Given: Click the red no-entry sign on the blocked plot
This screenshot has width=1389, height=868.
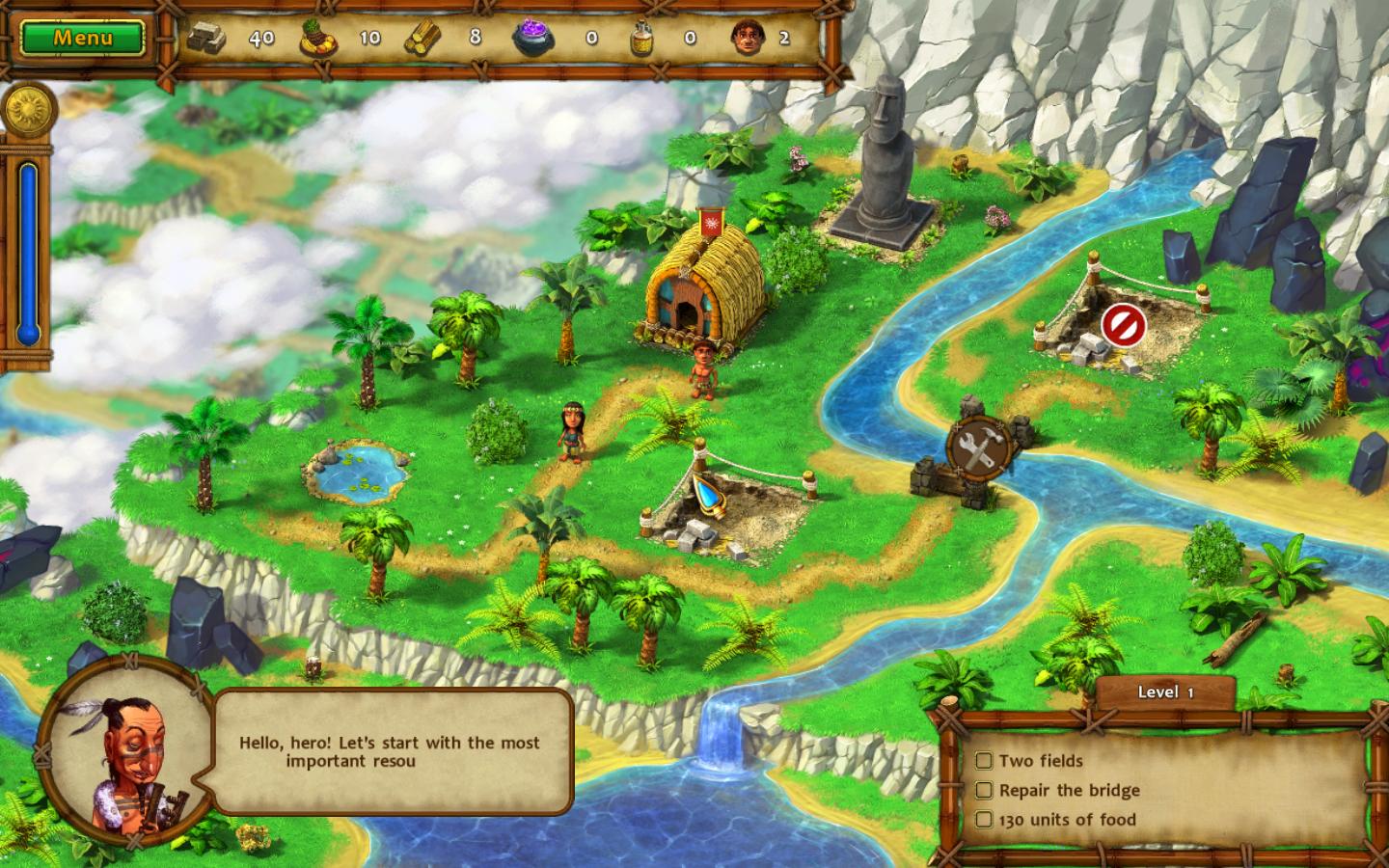Looking at the screenshot, I should coord(1123,325).
